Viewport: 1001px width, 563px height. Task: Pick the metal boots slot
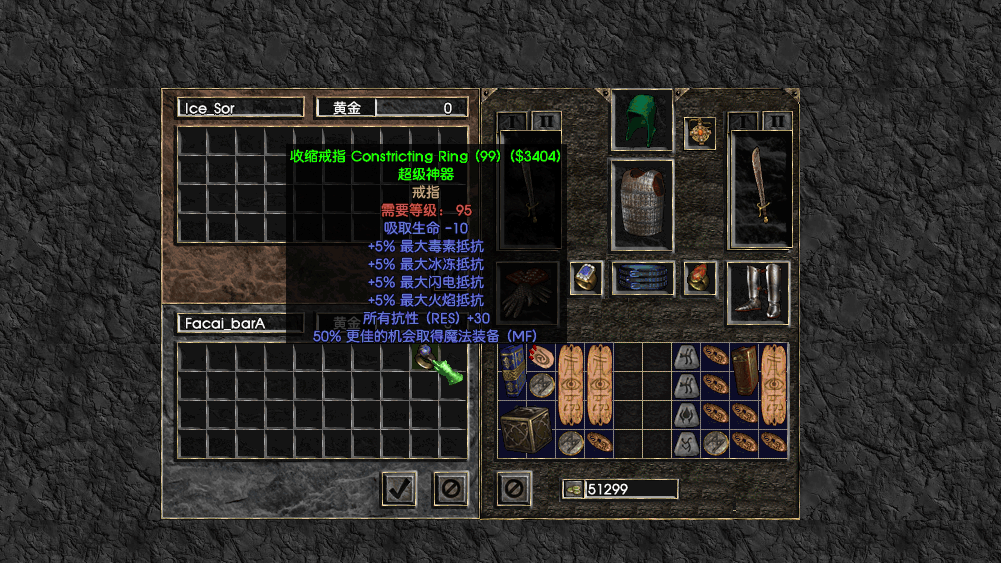[x=761, y=292]
